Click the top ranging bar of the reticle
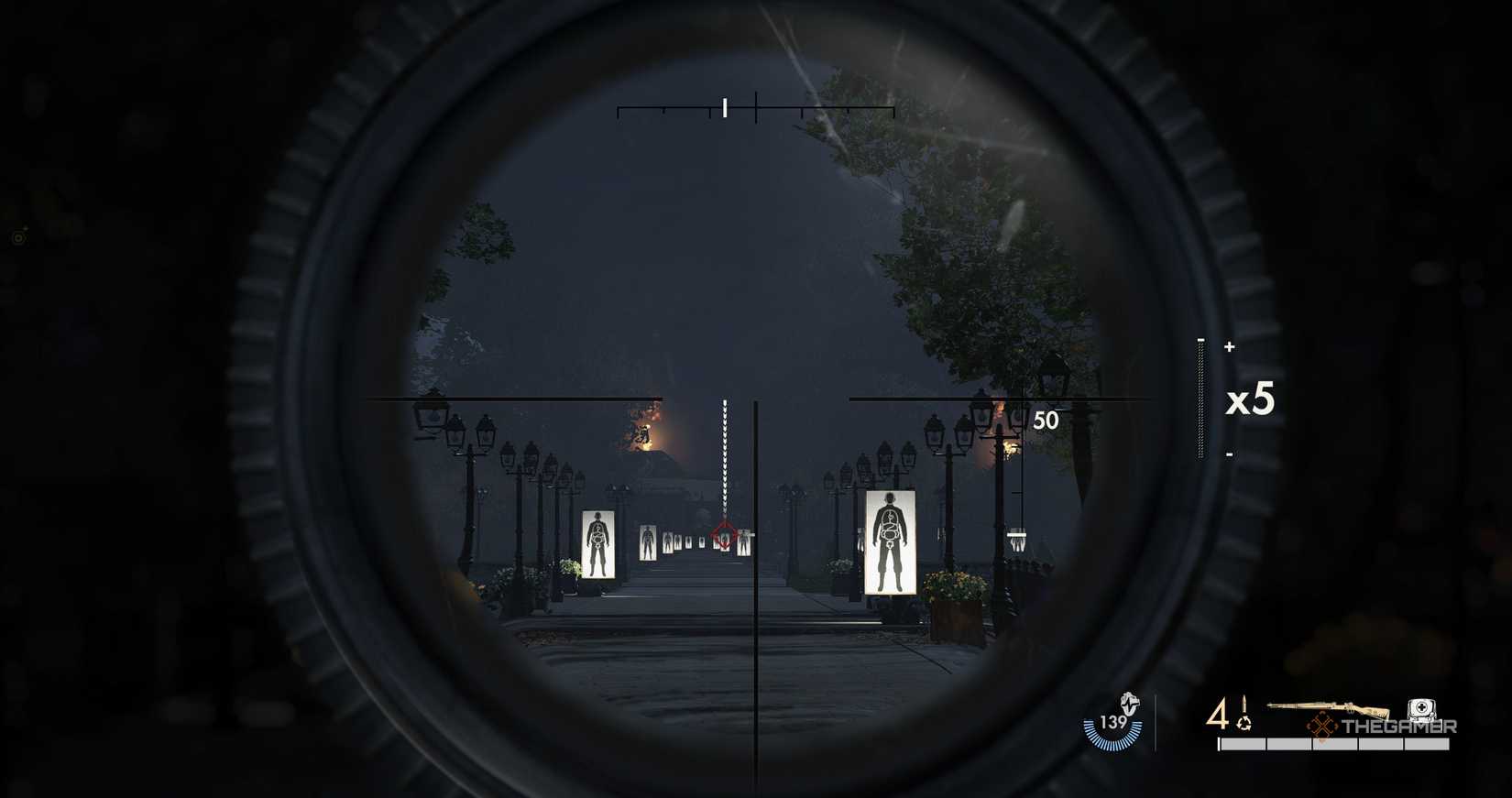 coord(756,109)
